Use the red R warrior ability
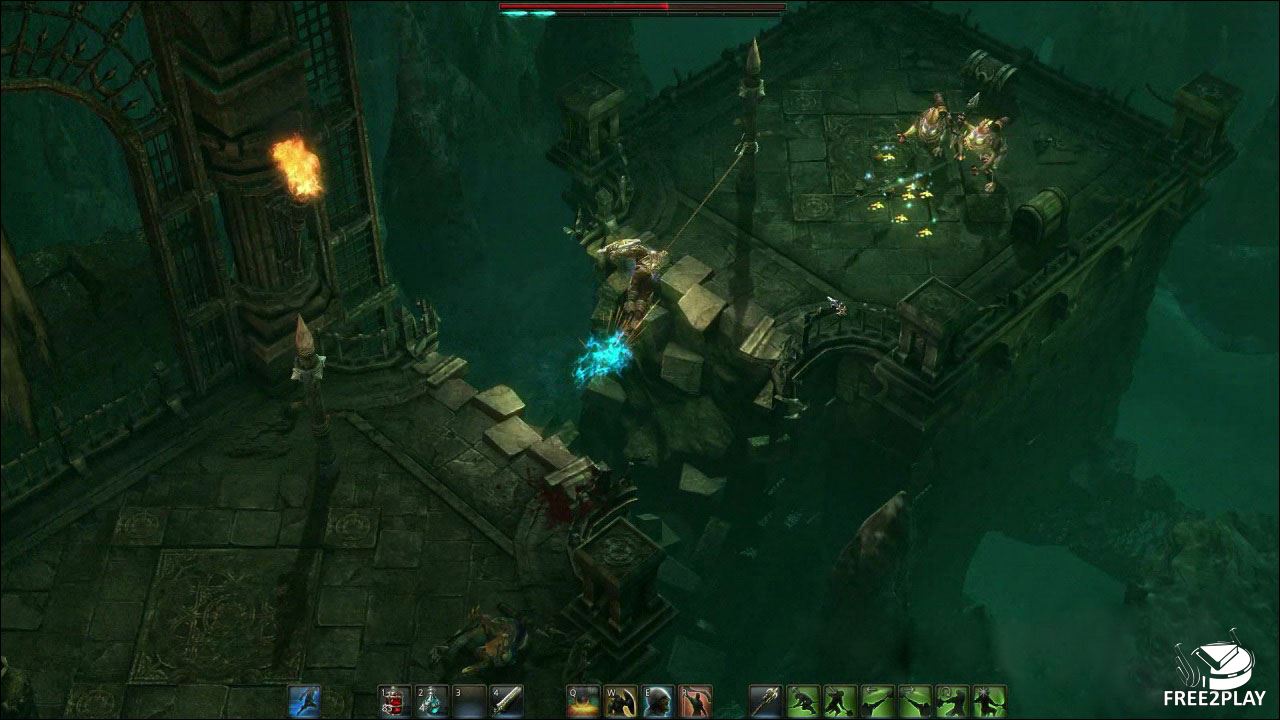Screen dimensions: 1280x720 [694, 700]
